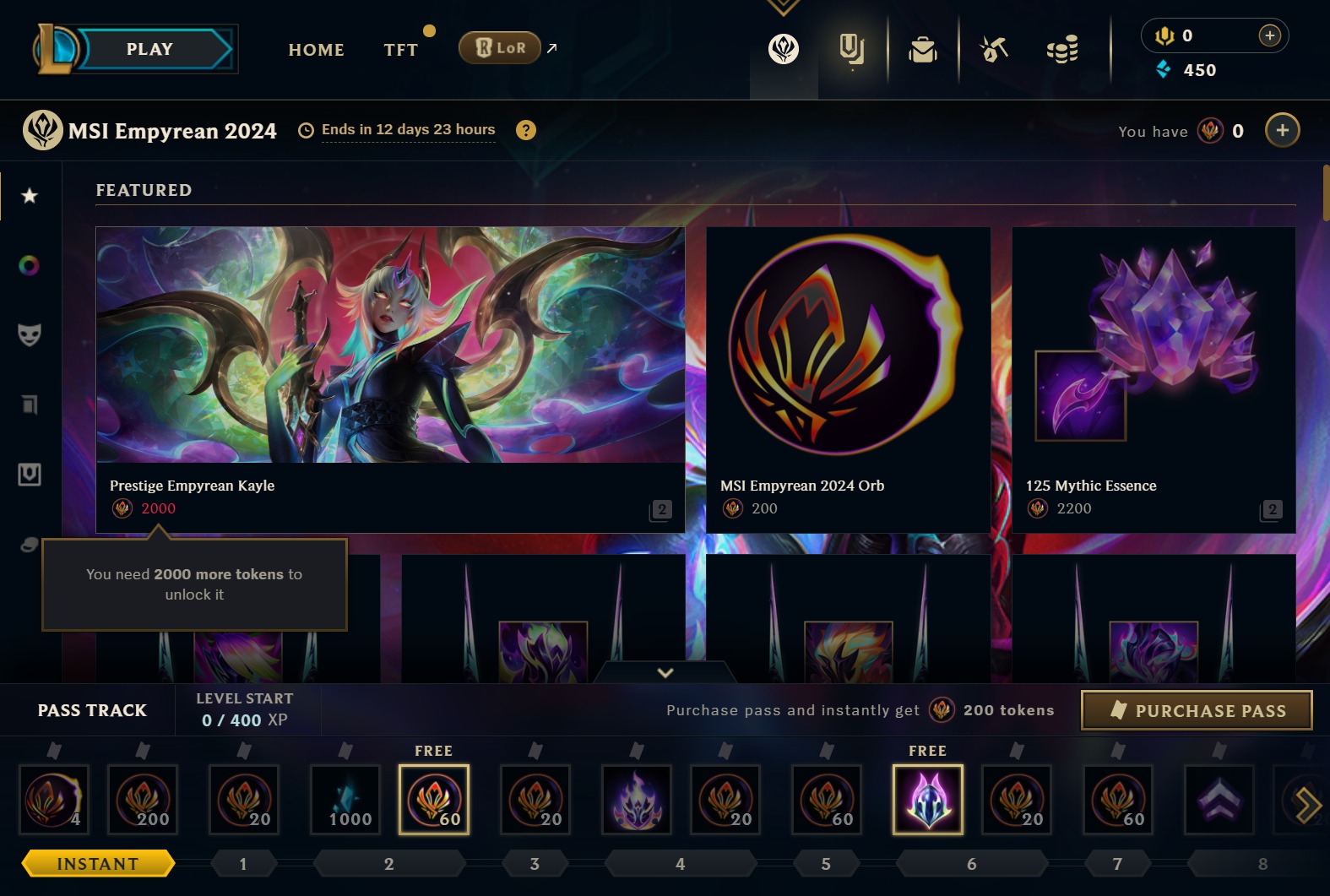Open the chromas color-ring sidebar icon
The image size is (1330, 896).
(x=30, y=265)
